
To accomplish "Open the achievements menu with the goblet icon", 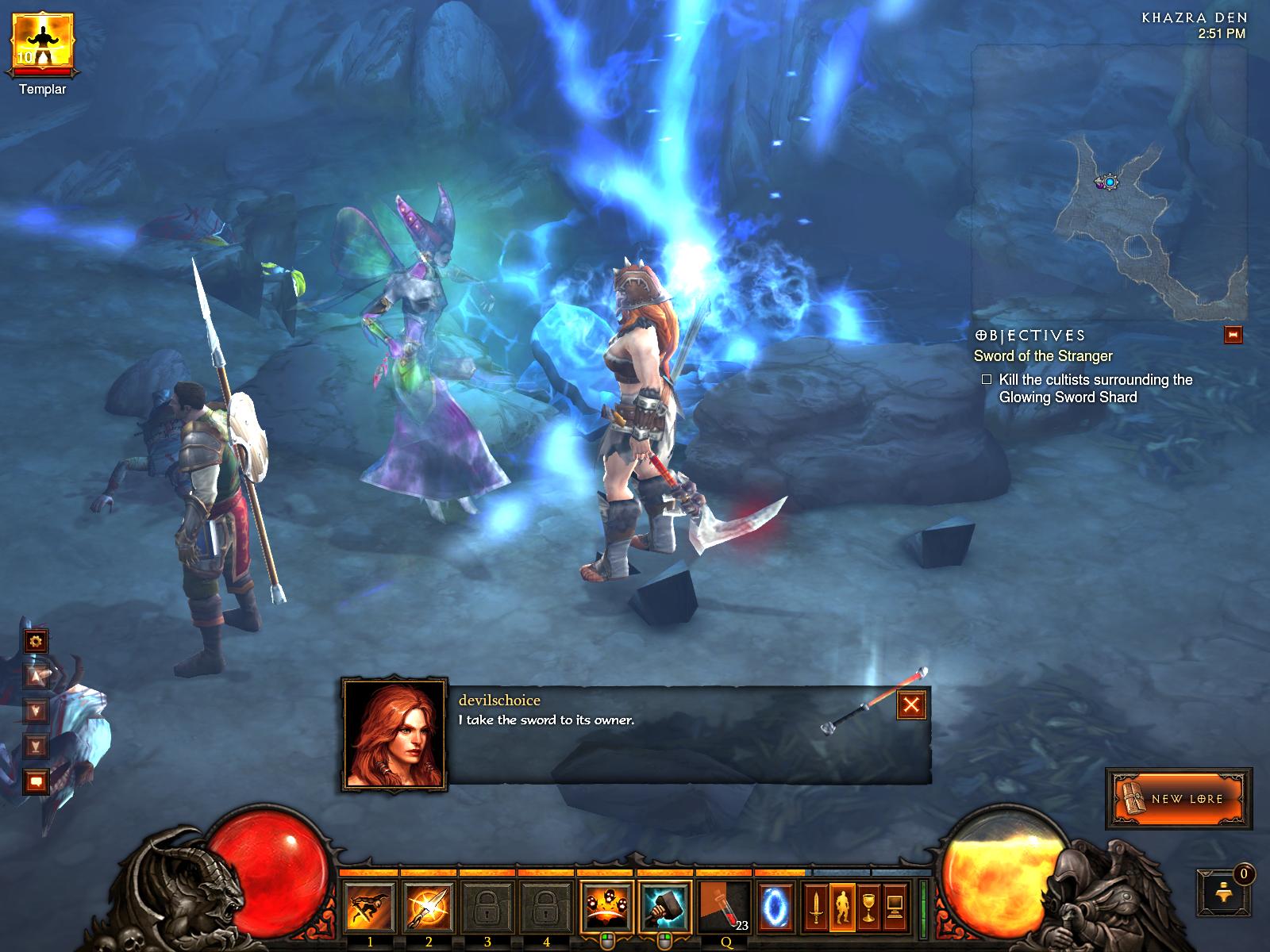I will coord(869,907).
